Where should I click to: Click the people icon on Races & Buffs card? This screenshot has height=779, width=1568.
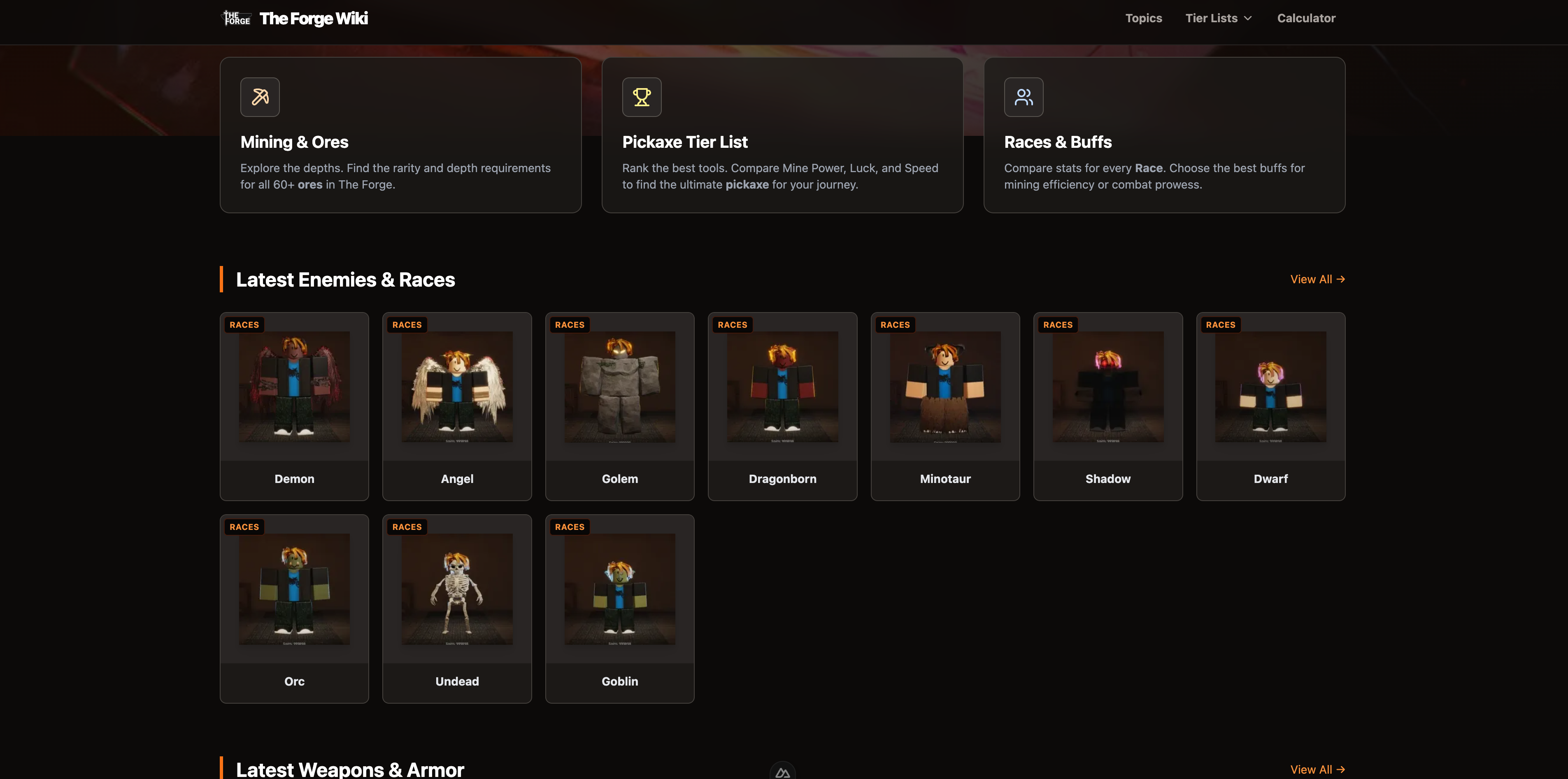[x=1023, y=97]
